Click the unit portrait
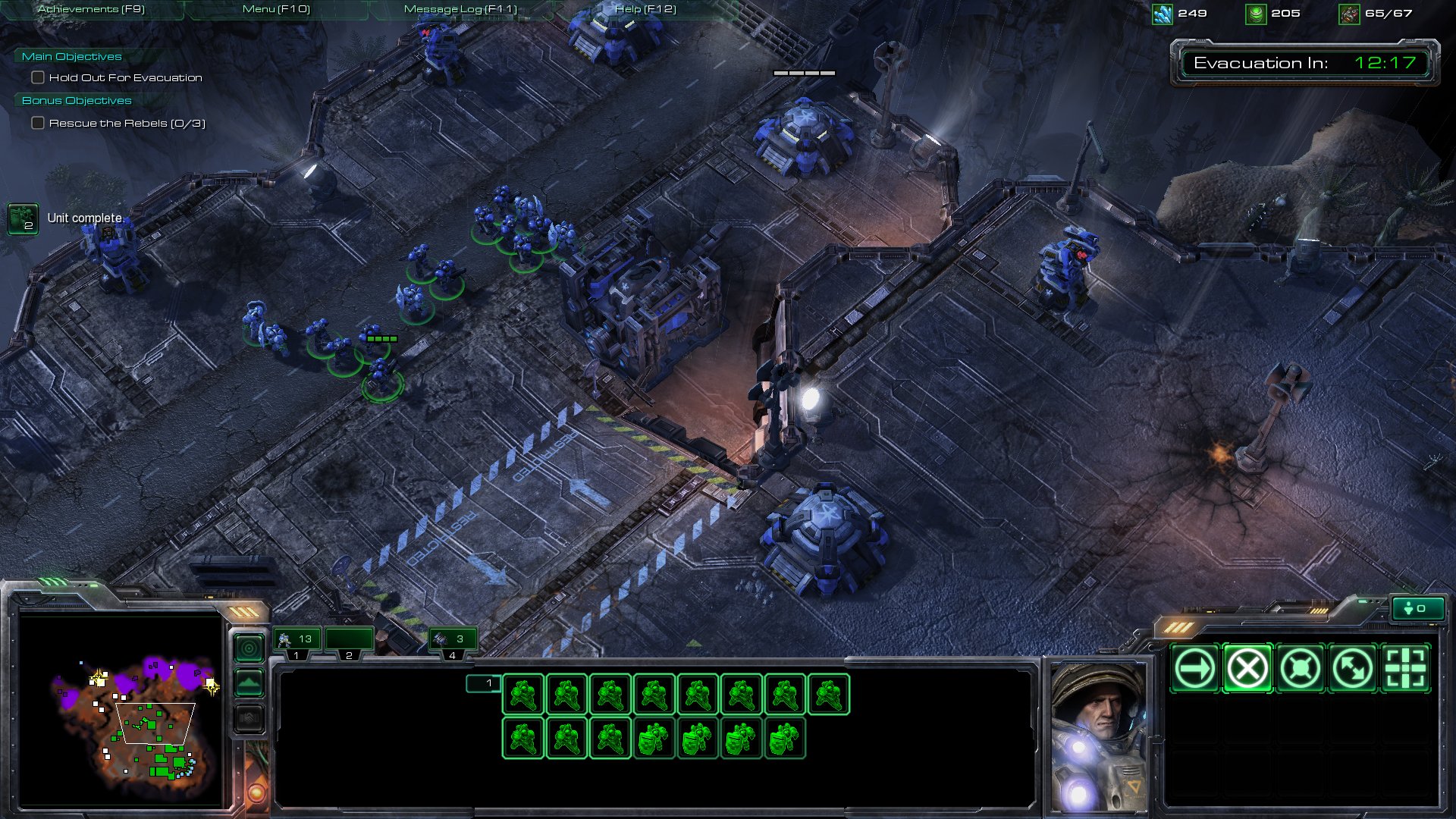Image resolution: width=1456 pixels, height=819 pixels. coord(1097,736)
